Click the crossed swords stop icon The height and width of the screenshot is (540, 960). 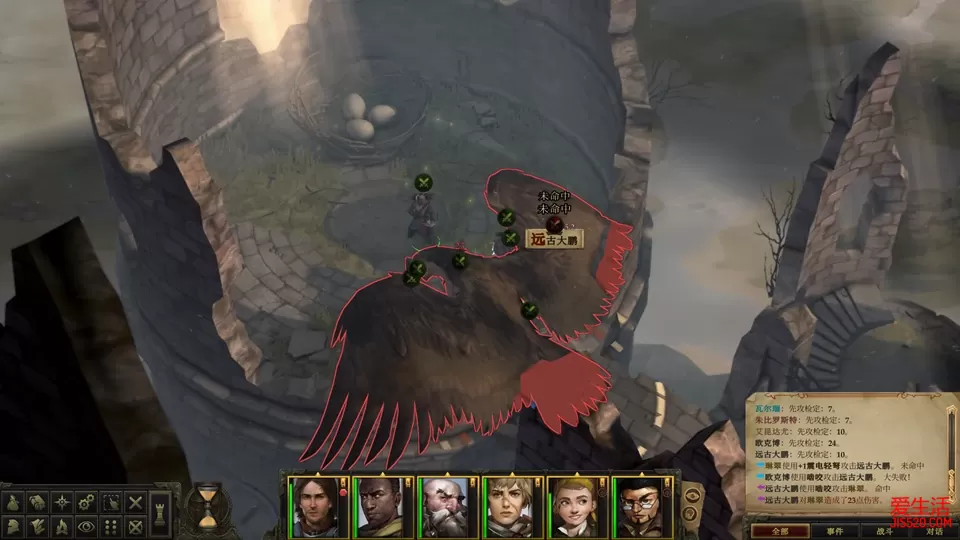click(x=136, y=502)
